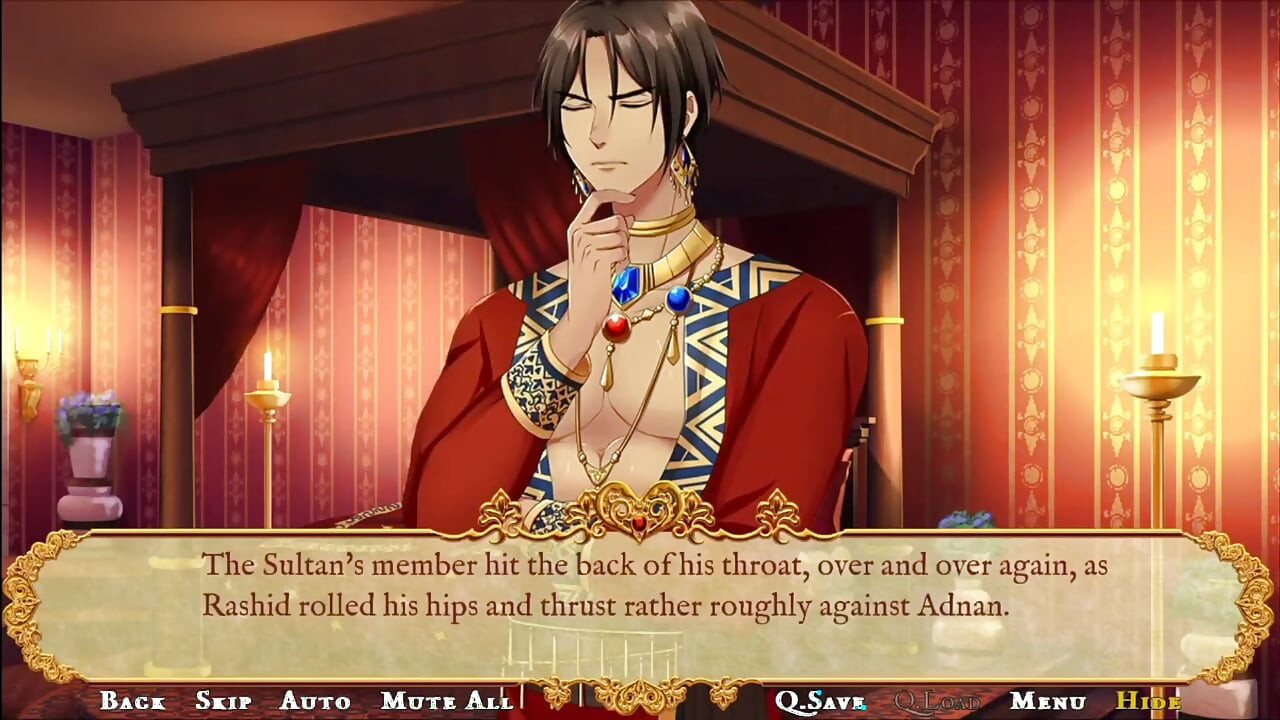The image size is (1280, 720).
Task: Go Back to the previous dialogue line
Action: 135,702
